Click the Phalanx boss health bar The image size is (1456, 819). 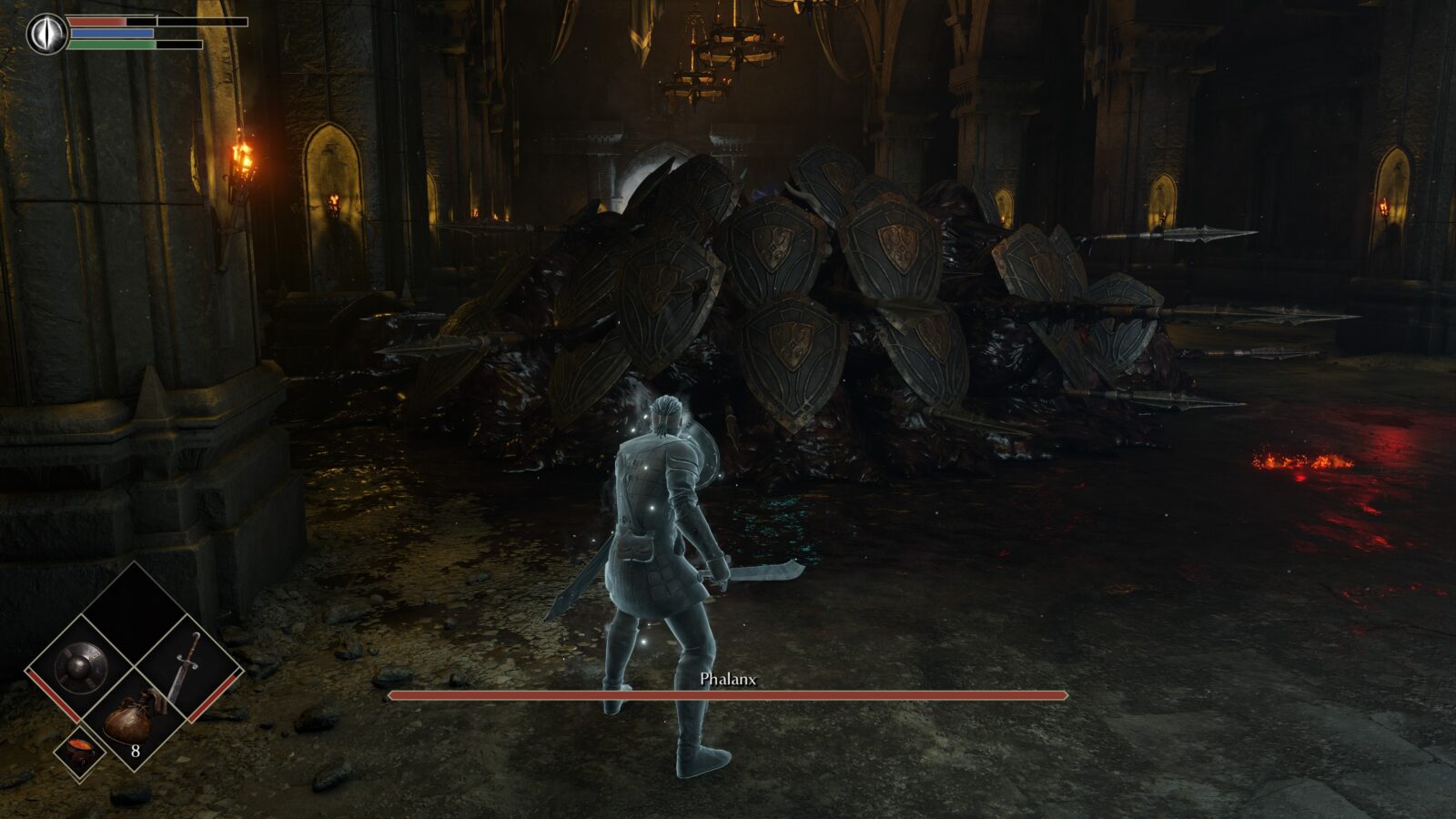(x=728, y=694)
